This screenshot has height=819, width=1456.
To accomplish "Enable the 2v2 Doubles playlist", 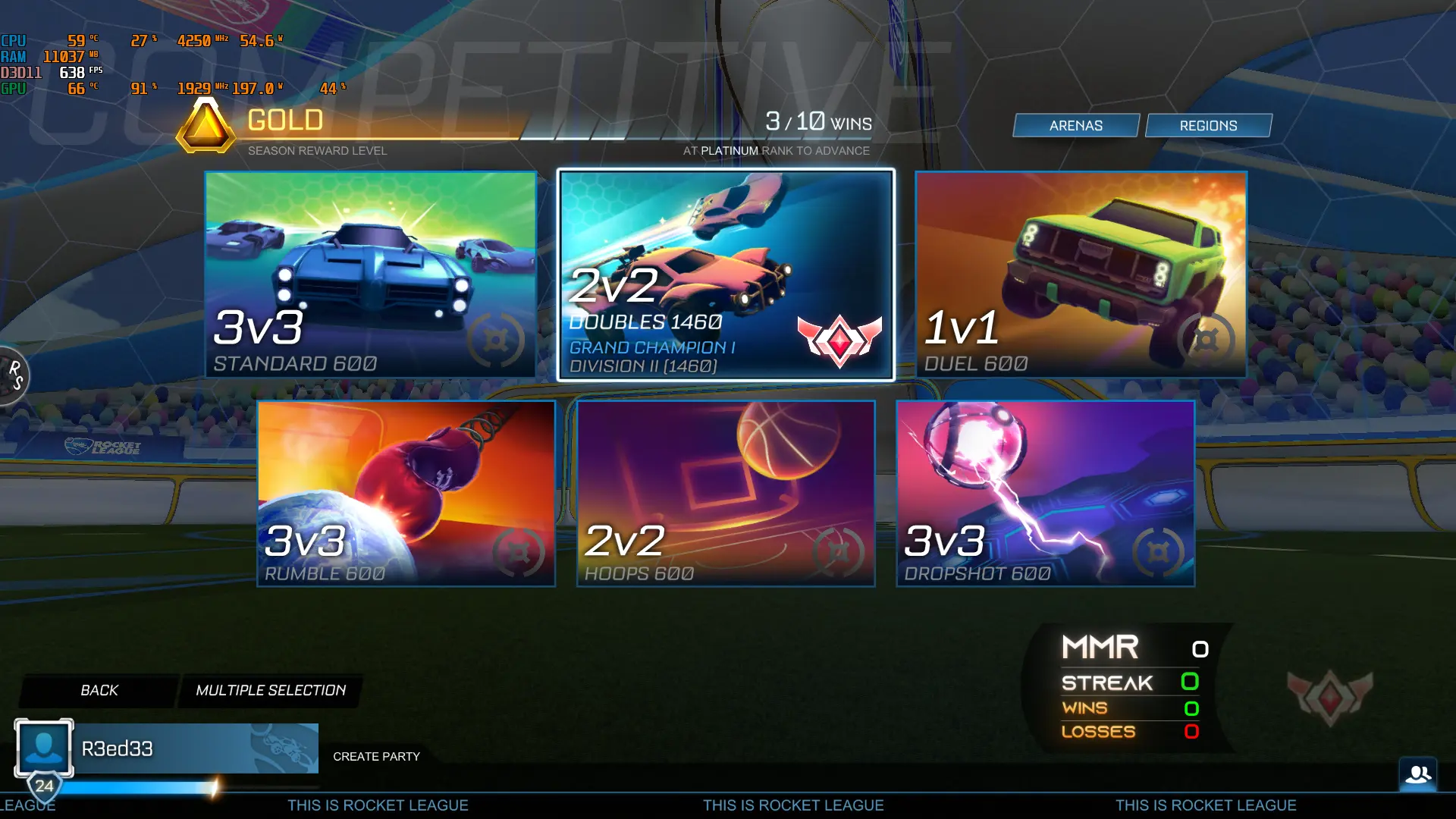I will [725, 273].
